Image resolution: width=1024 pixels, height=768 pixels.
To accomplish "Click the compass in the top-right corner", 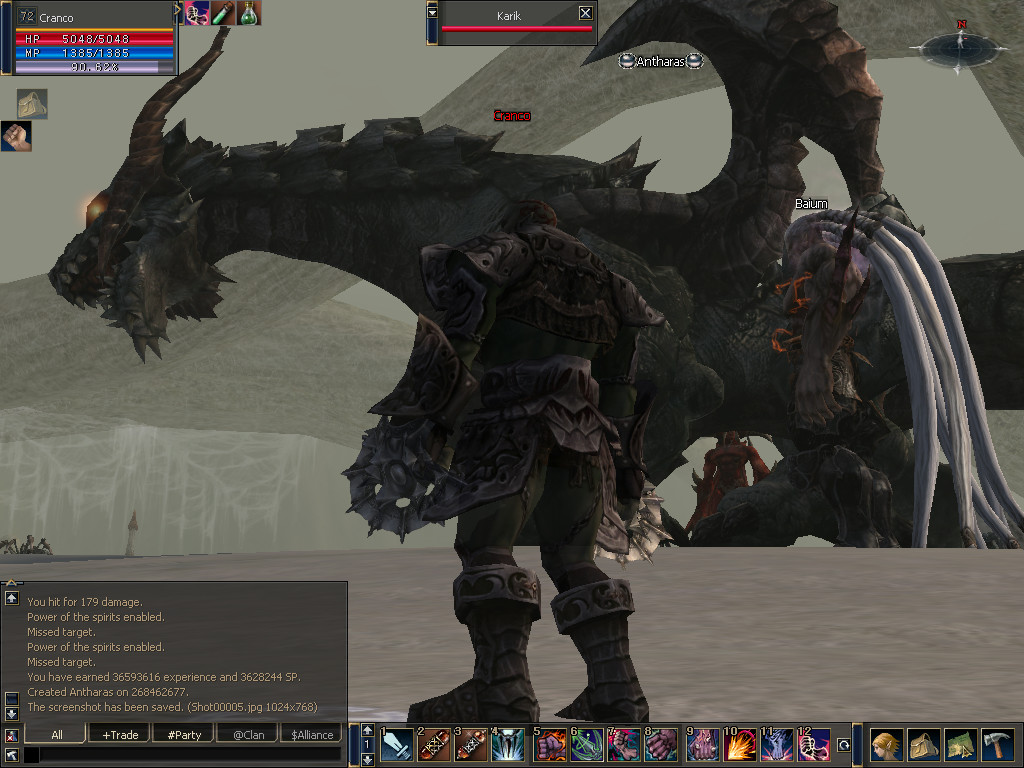I will [x=959, y=46].
